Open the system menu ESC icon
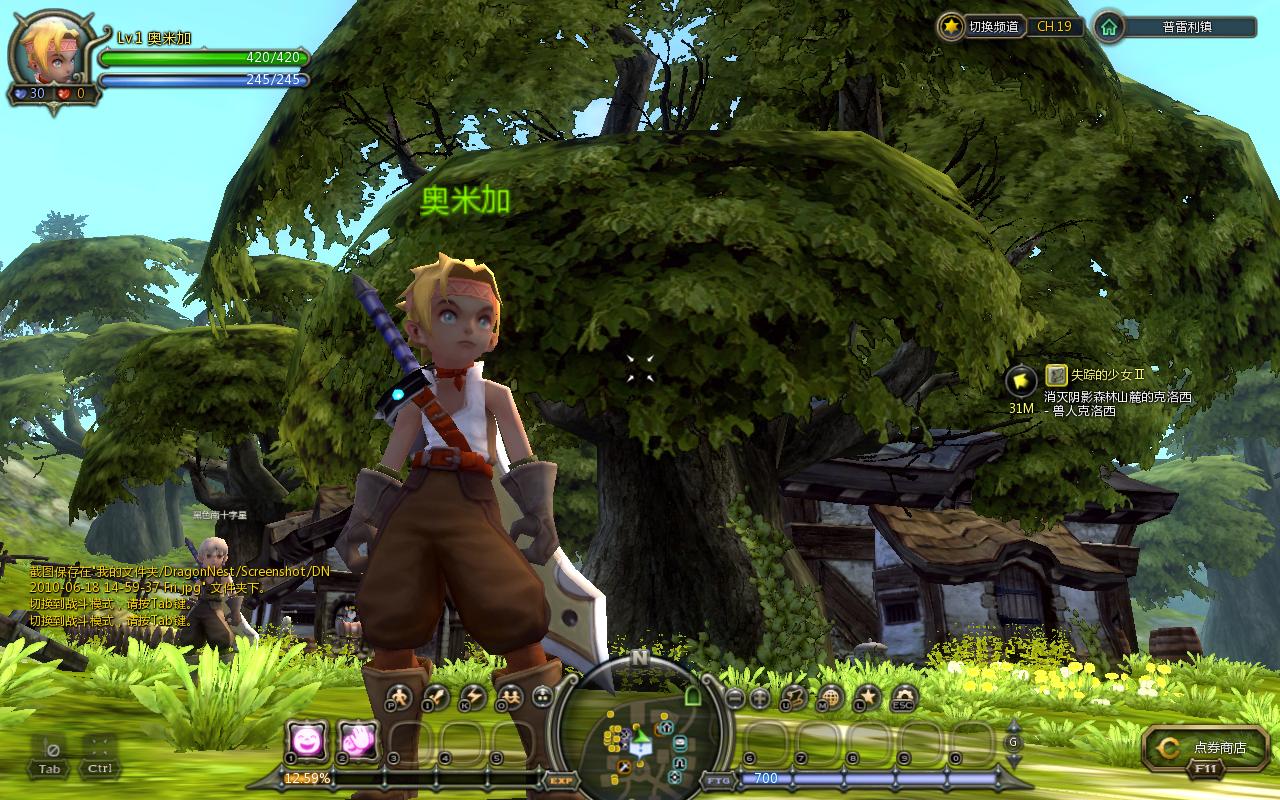The height and width of the screenshot is (800, 1280). [x=903, y=697]
